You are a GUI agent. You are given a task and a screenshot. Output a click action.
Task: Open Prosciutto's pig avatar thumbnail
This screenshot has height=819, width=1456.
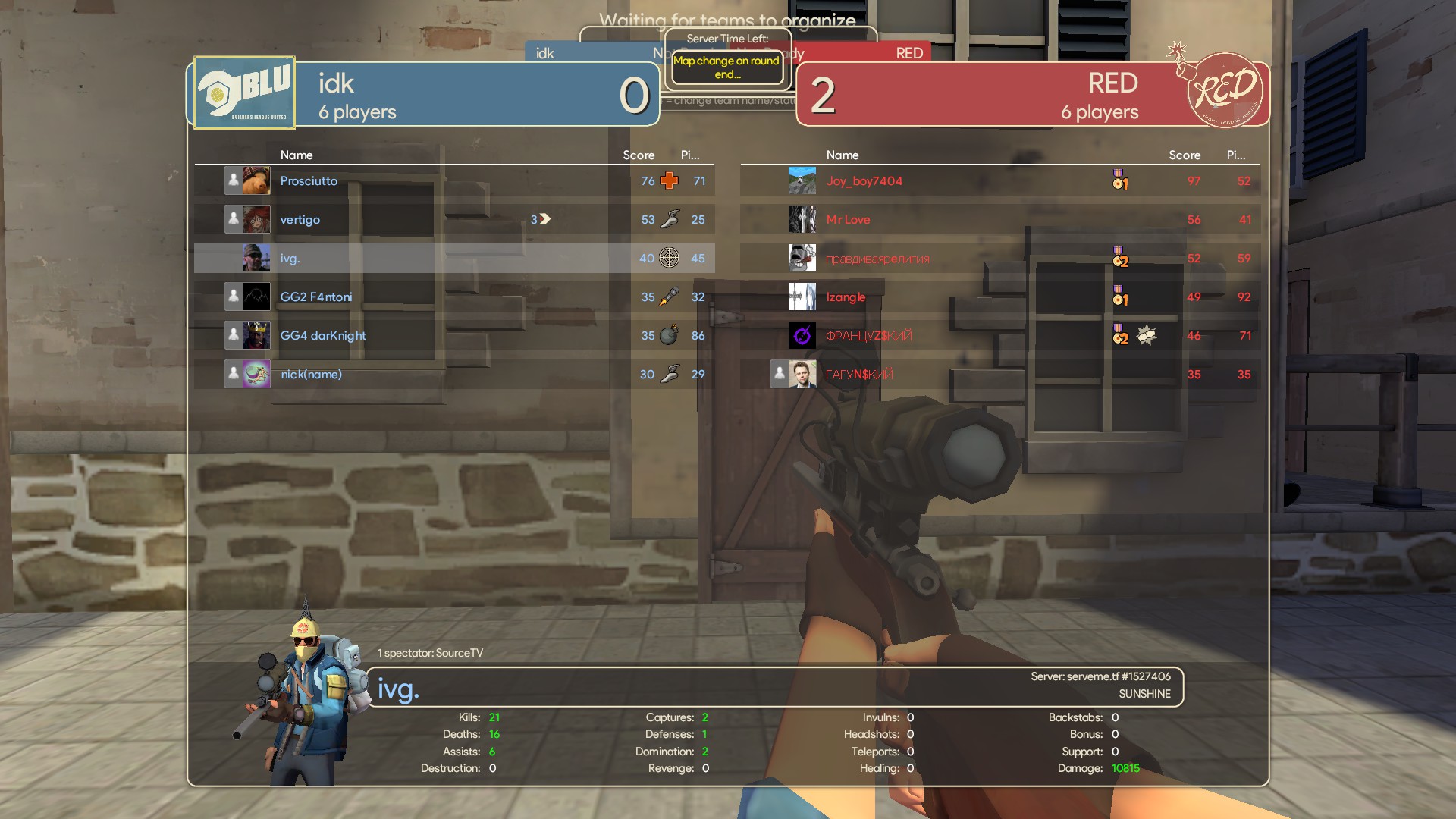256,181
